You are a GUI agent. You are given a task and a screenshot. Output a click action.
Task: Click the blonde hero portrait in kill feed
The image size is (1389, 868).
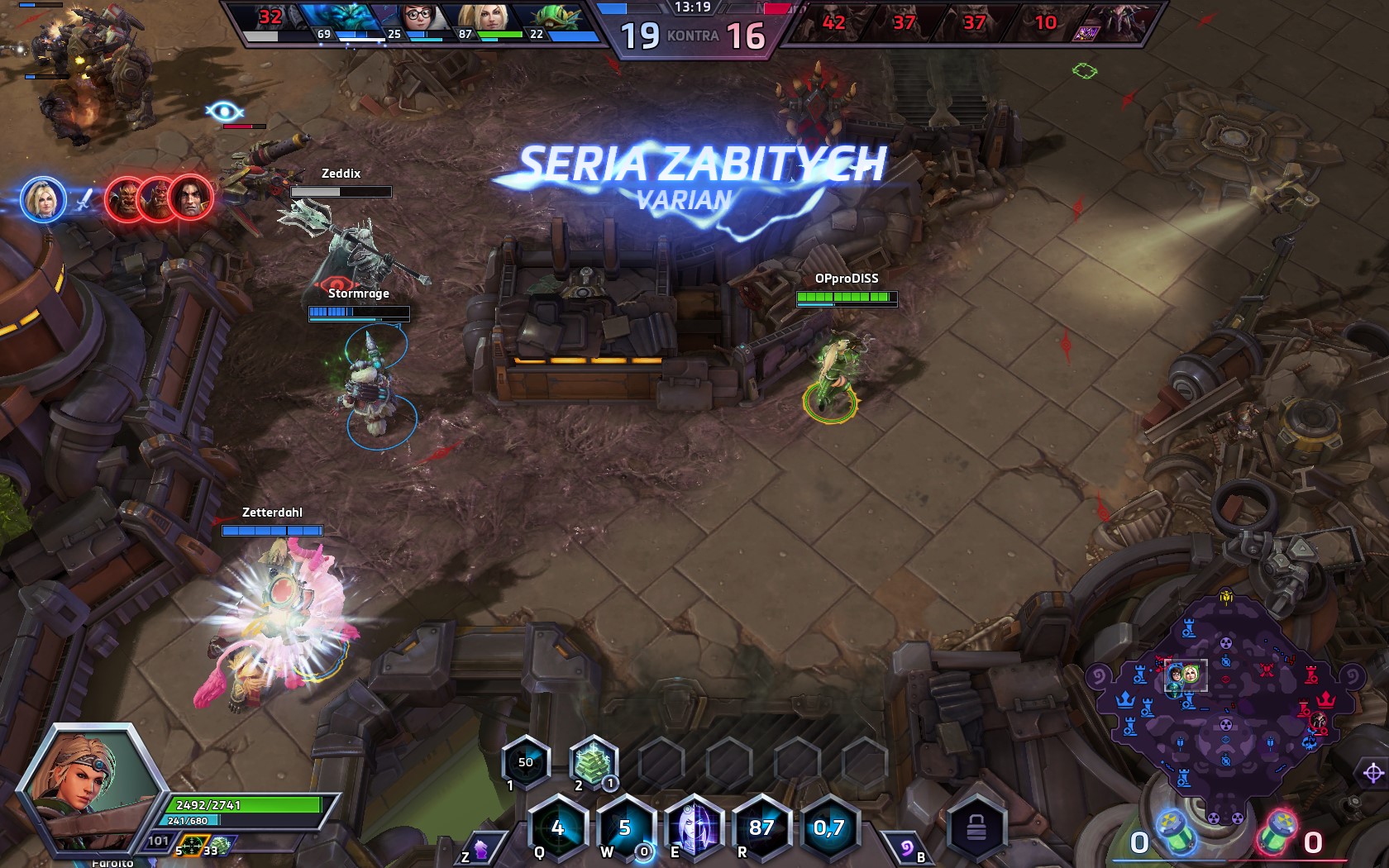tap(43, 199)
